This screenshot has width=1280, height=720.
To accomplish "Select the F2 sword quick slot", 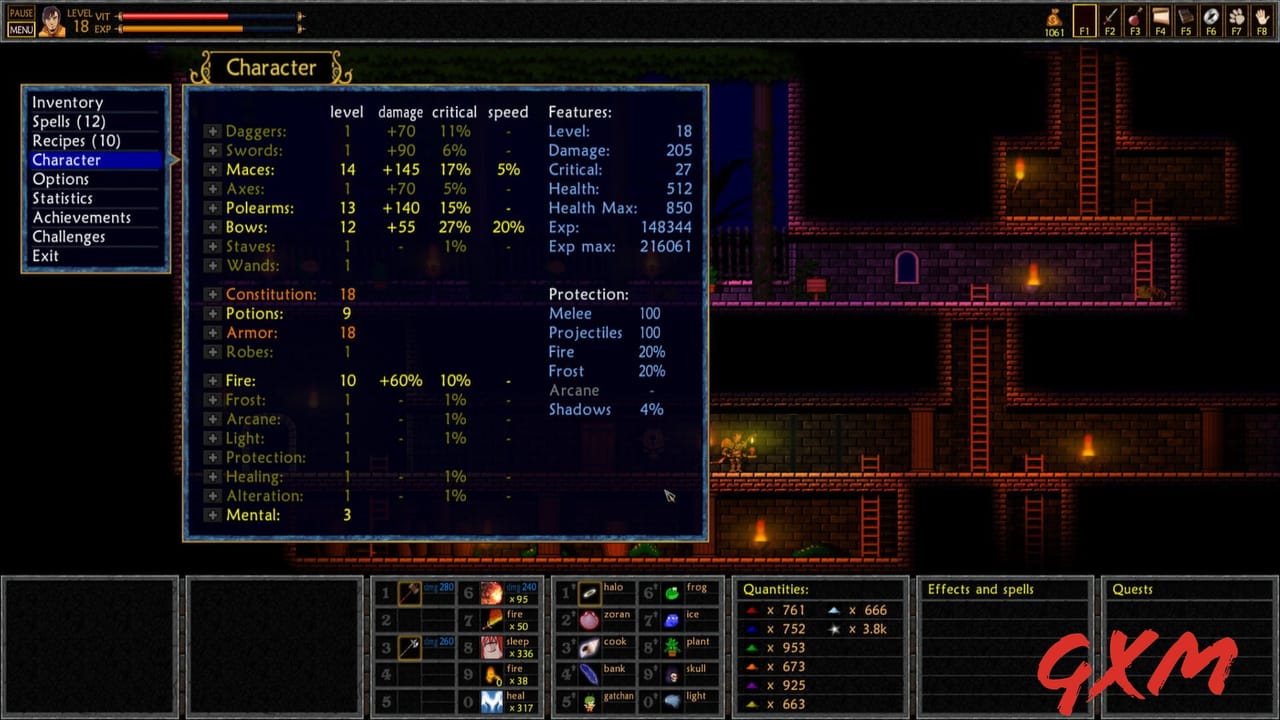I will point(1110,19).
